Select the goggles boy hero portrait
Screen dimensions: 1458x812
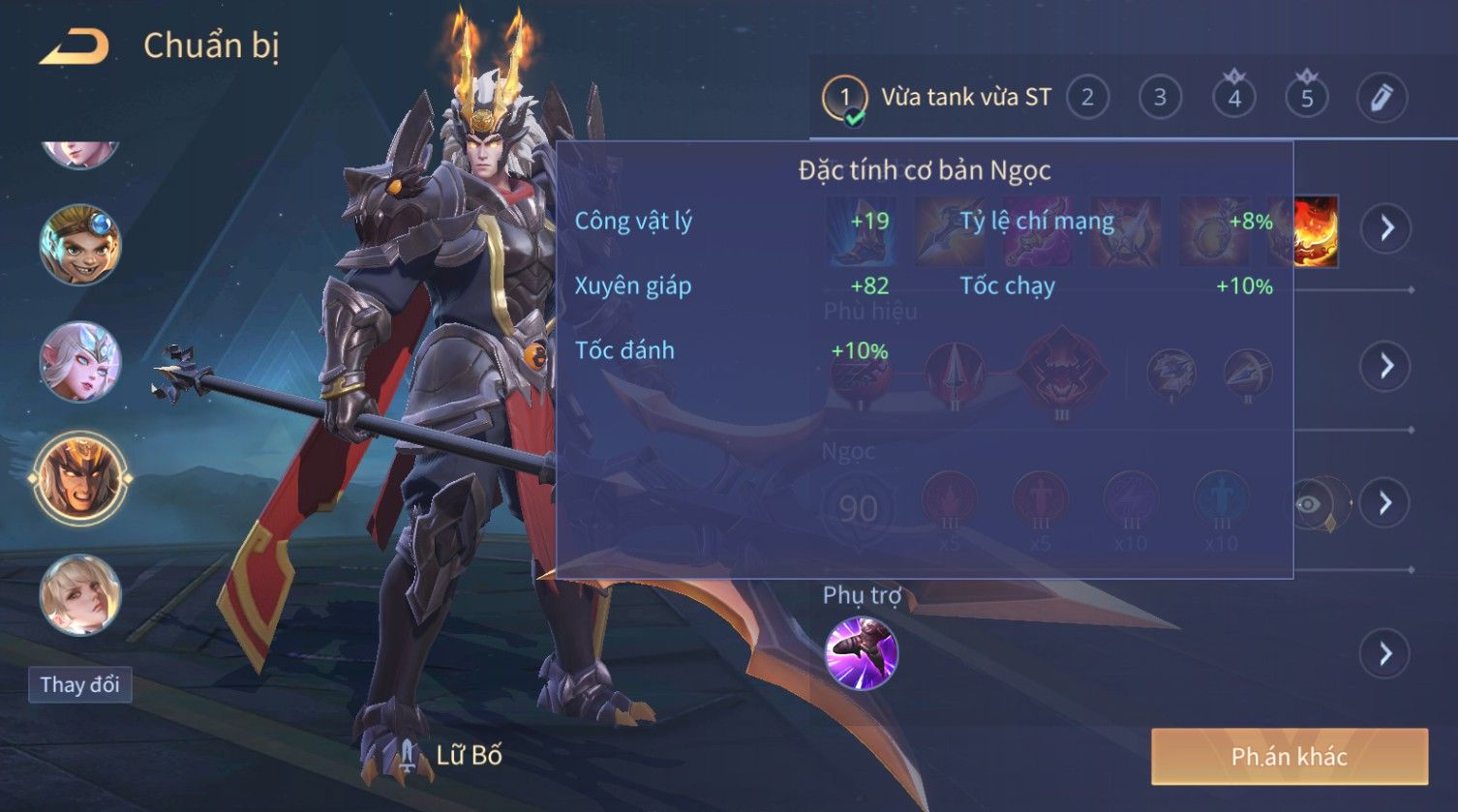tap(80, 244)
